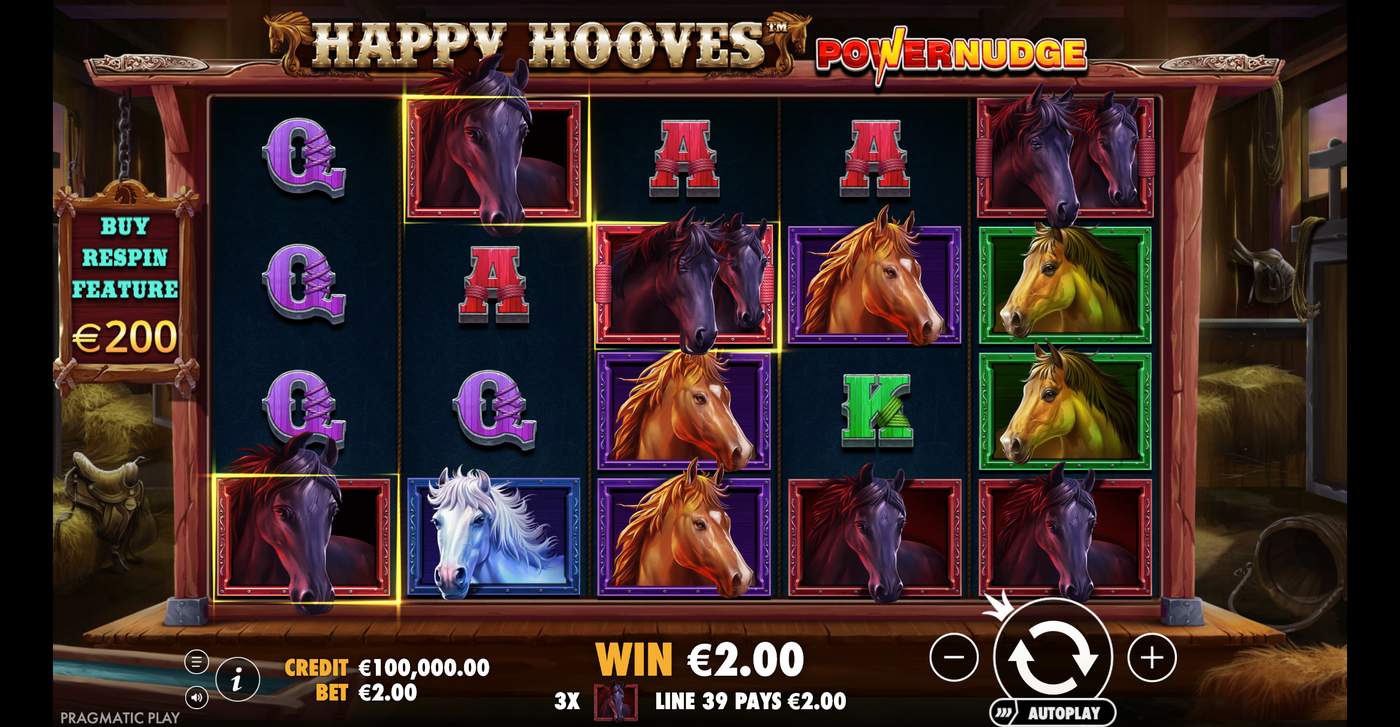Decrease the bet with the minus icon
The height and width of the screenshot is (727, 1400).
coord(955,658)
